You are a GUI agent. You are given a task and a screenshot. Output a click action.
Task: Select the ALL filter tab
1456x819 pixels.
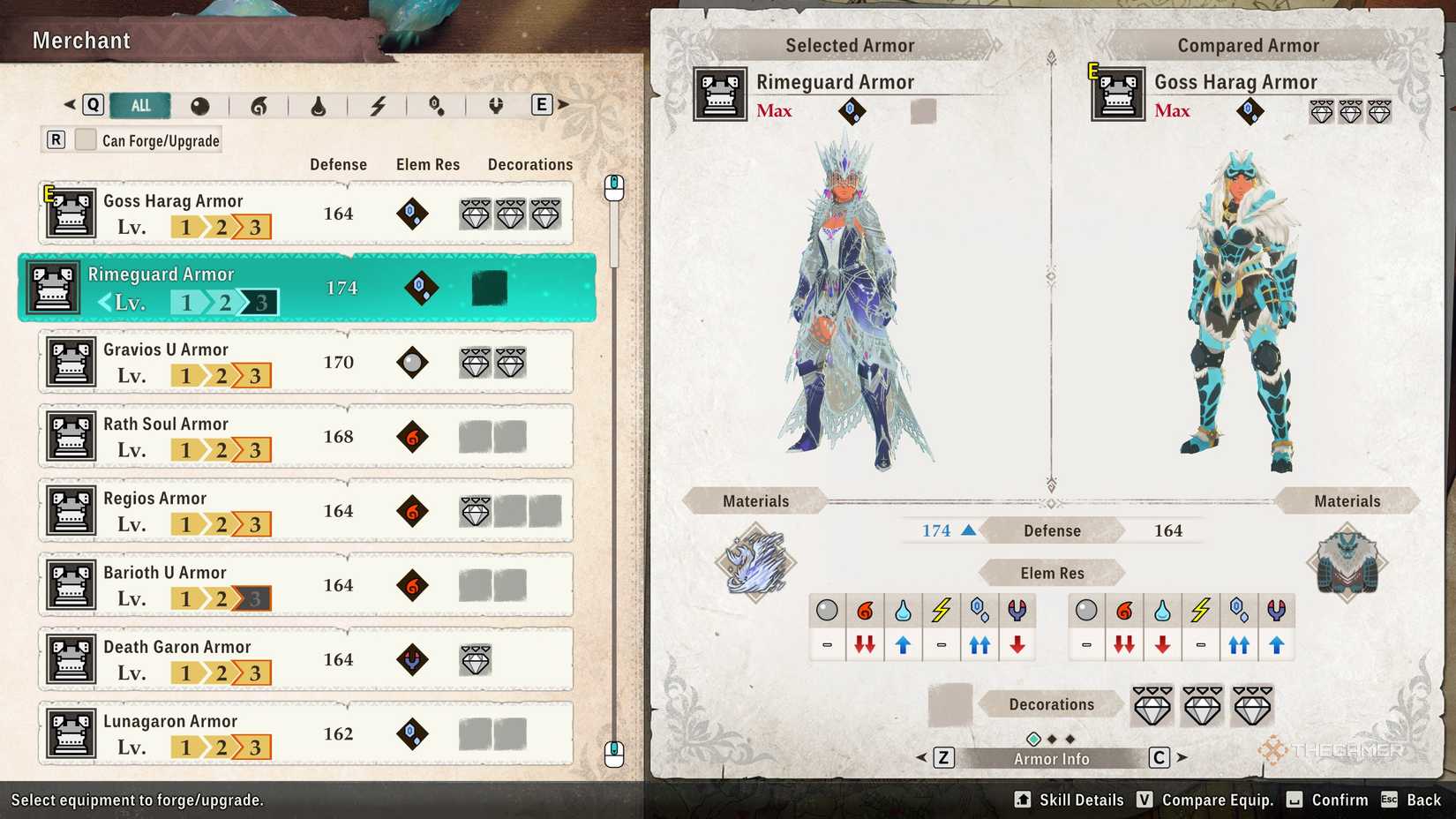pyautogui.click(x=140, y=105)
